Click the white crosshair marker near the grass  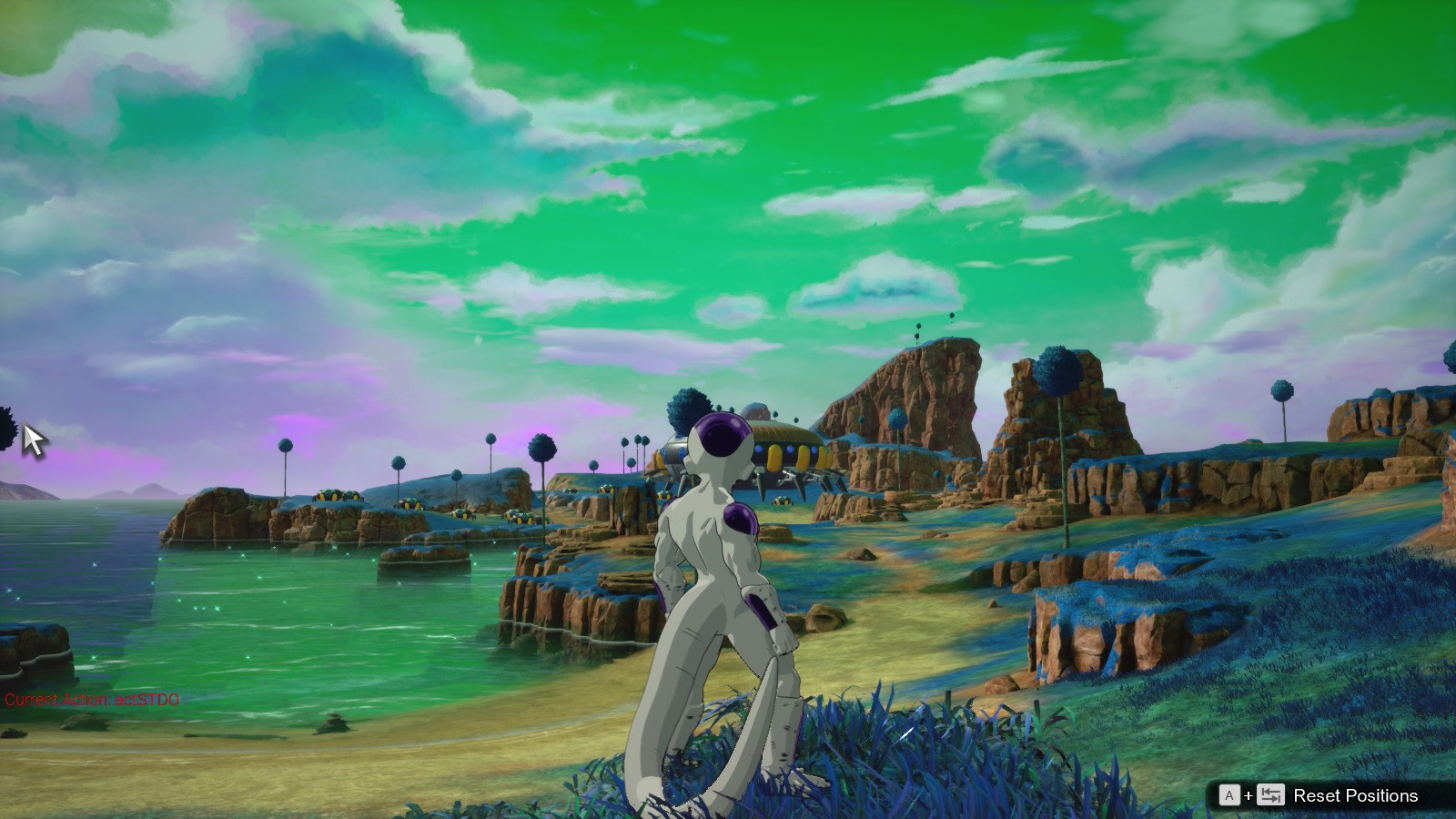click(x=906, y=733)
